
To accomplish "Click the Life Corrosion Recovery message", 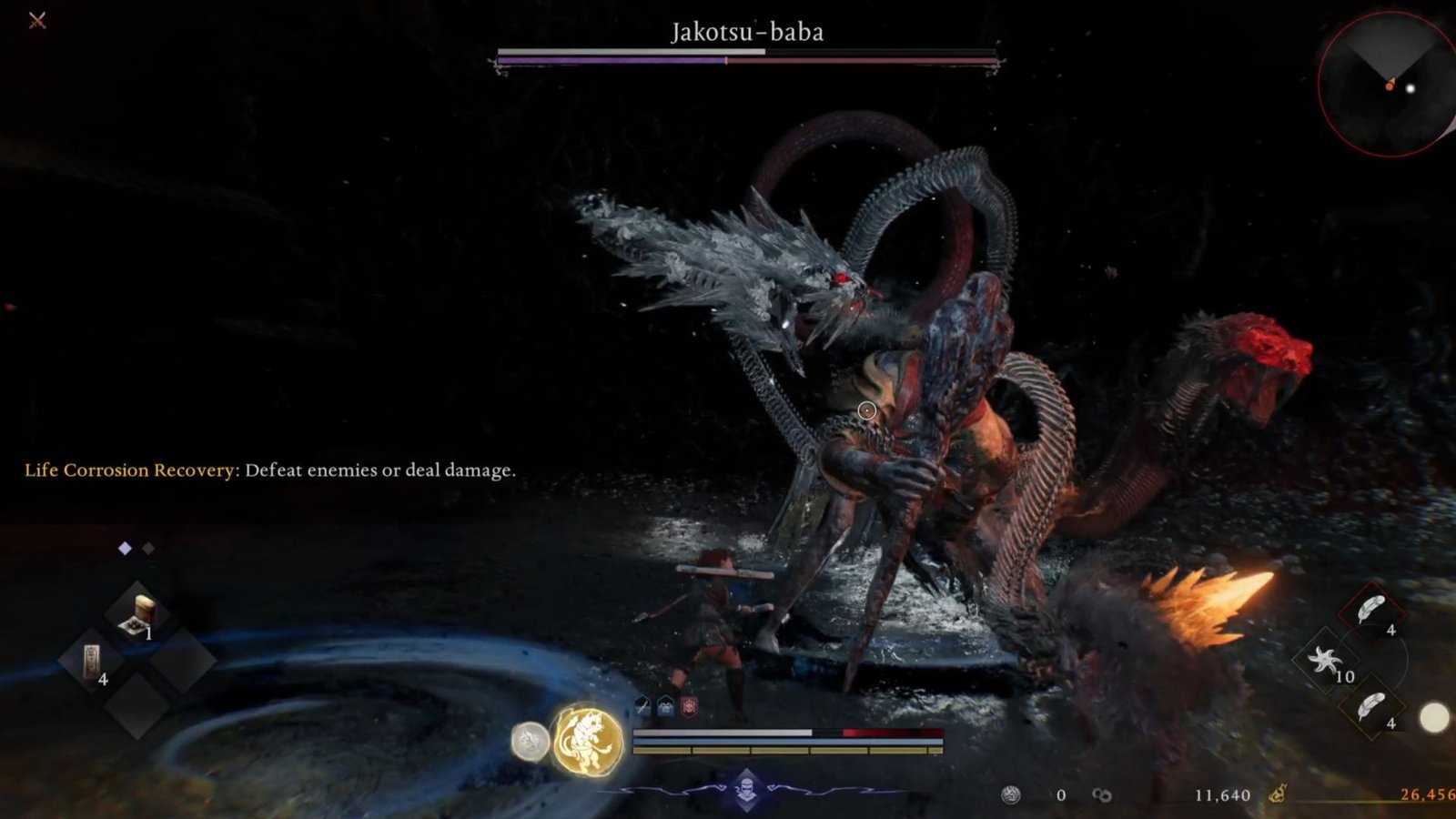I will point(271,470).
